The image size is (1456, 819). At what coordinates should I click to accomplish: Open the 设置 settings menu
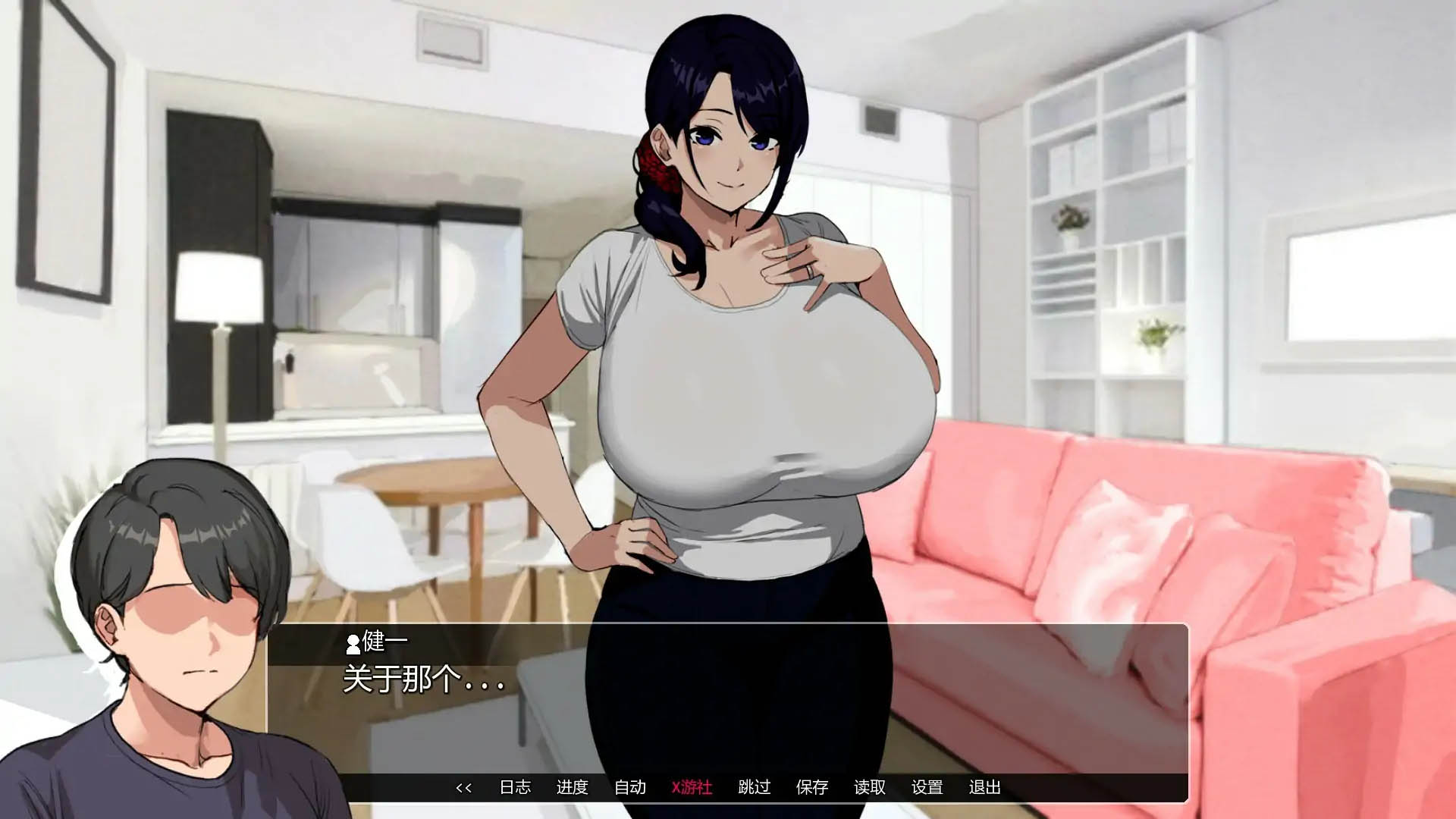pyautogui.click(x=928, y=788)
